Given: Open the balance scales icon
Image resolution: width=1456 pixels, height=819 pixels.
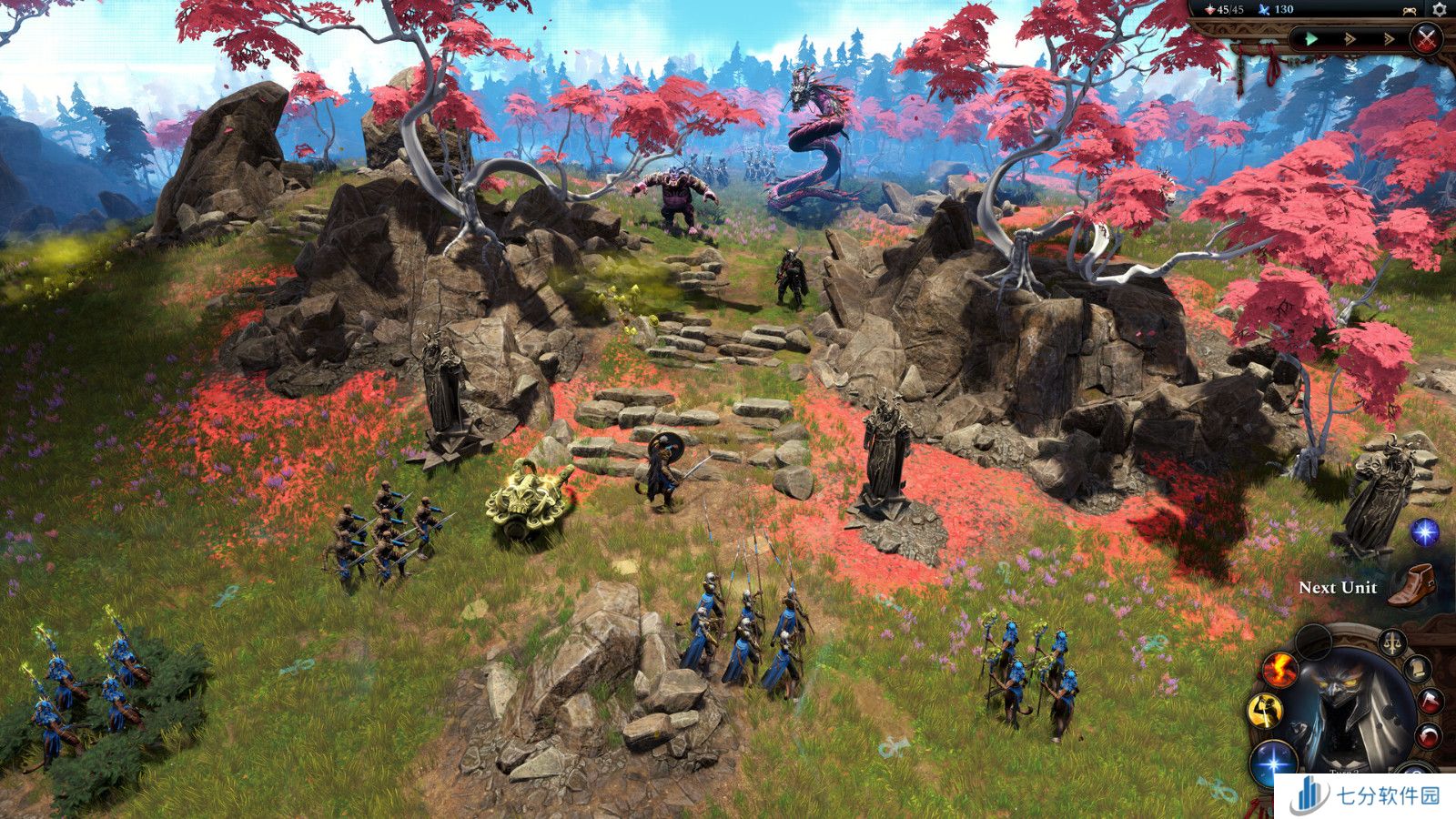Looking at the screenshot, I should click(x=1392, y=642).
